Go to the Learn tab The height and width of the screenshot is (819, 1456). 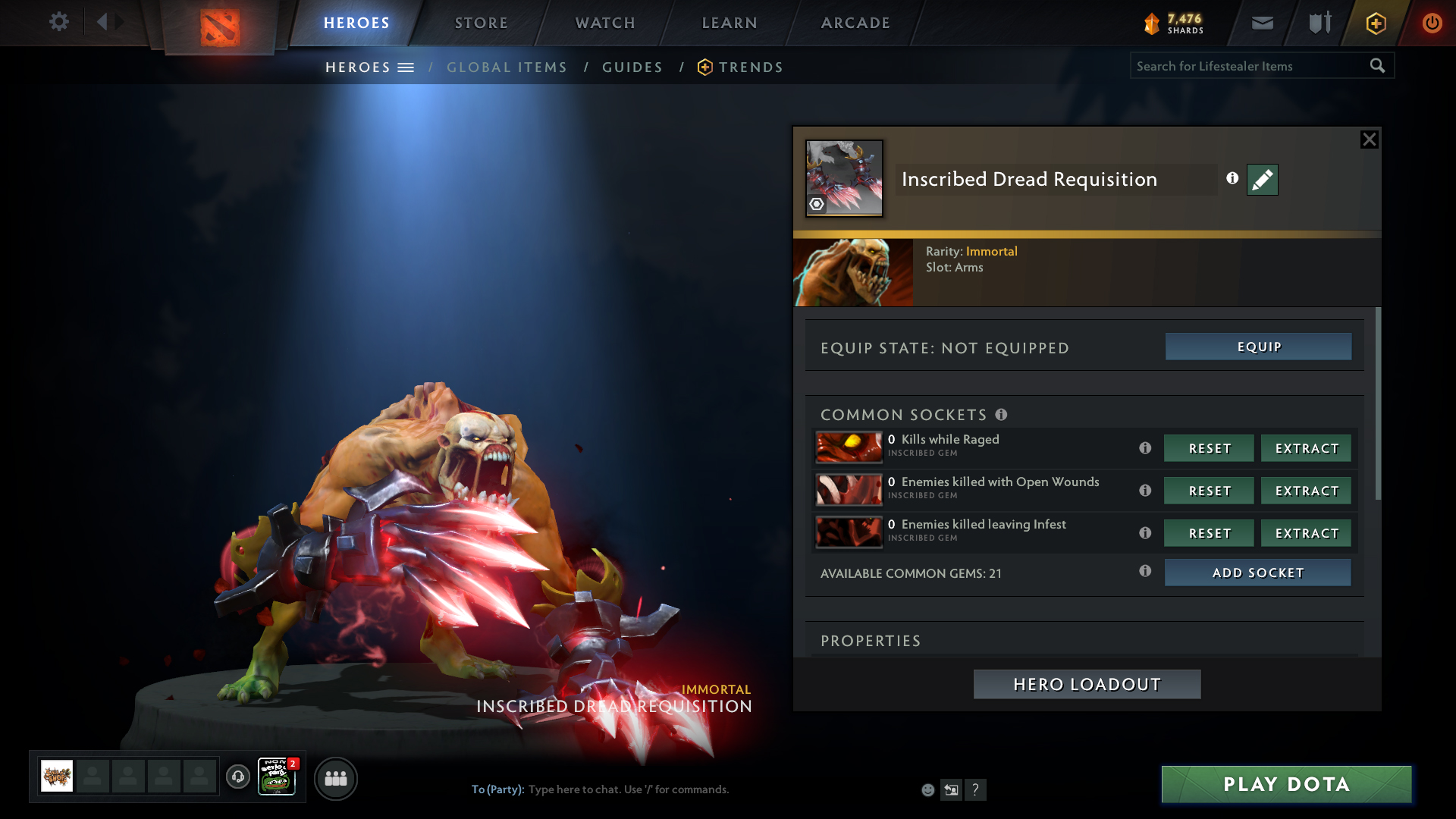pos(730,23)
